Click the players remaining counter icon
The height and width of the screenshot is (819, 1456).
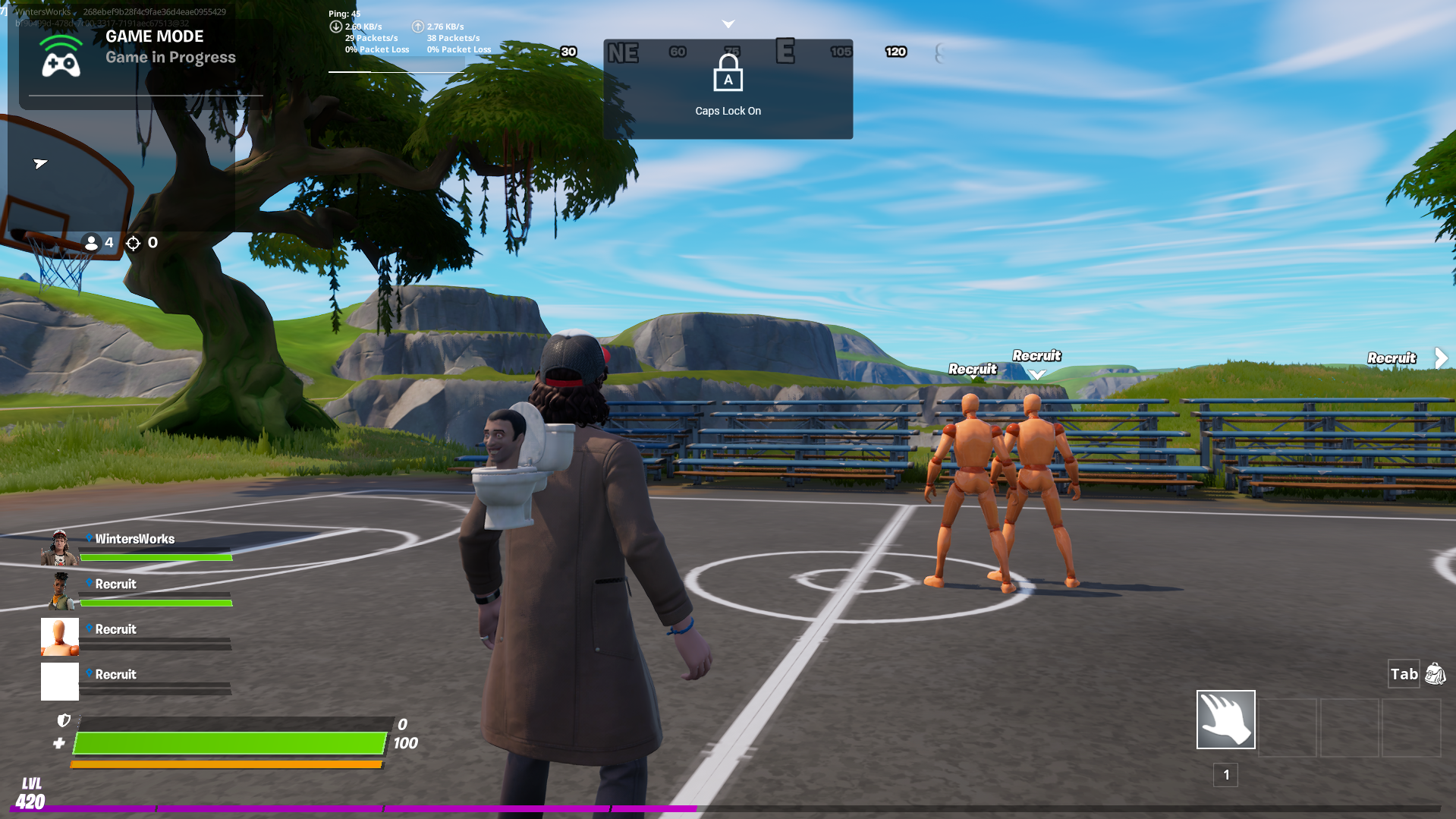tap(92, 243)
